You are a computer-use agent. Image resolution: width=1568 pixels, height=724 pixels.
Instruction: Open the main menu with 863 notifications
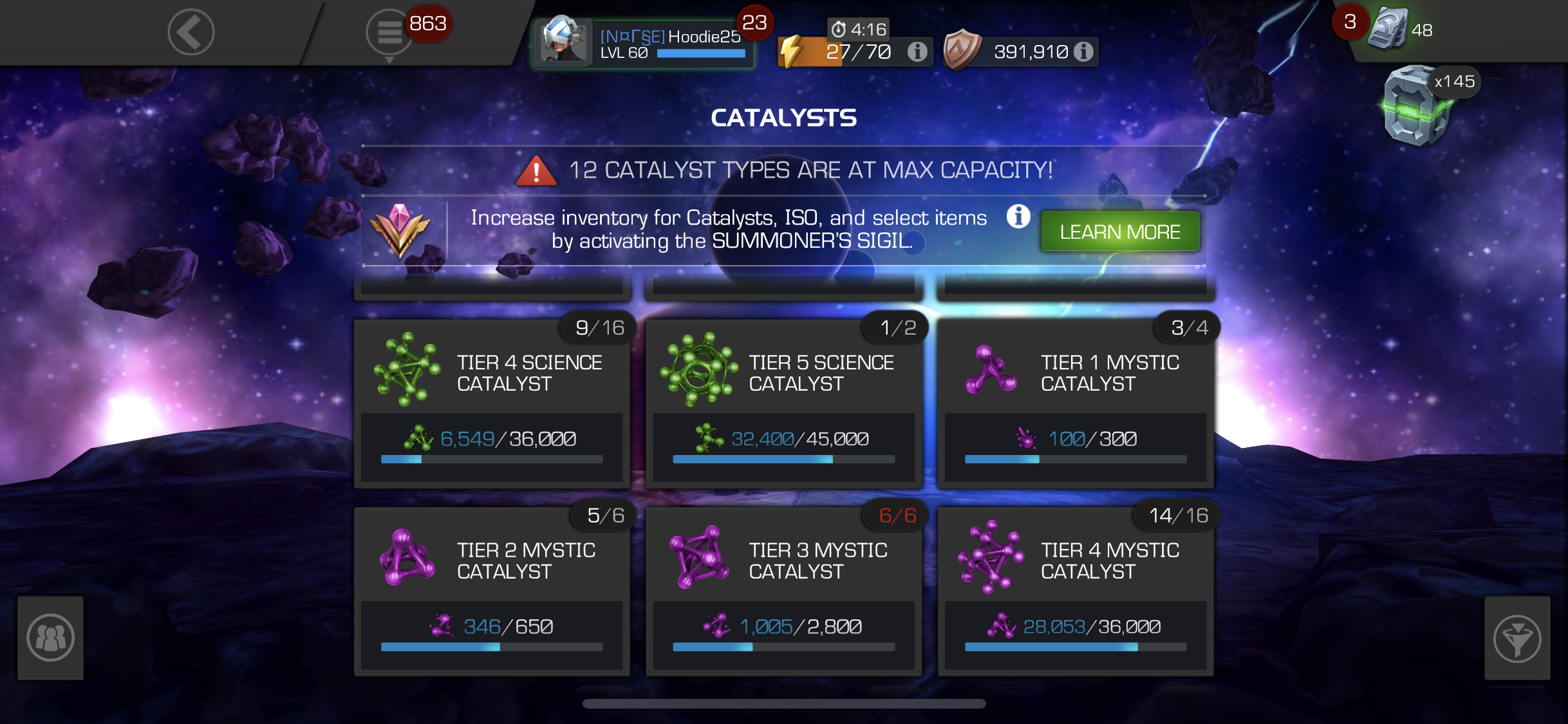pyautogui.click(x=389, y=32)
